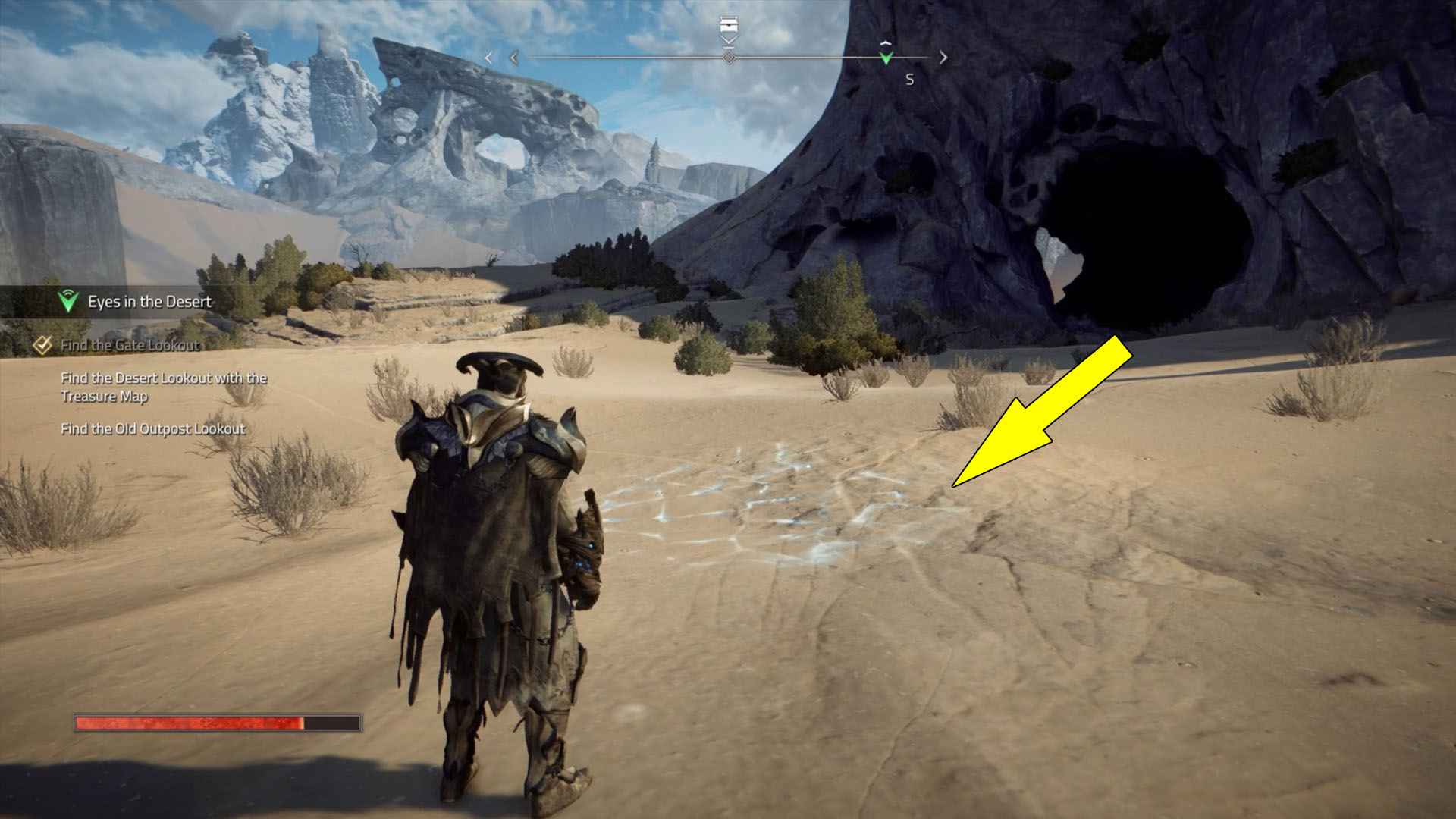Select the green quest marker on the compass
1456x819 pixels.
886,58
